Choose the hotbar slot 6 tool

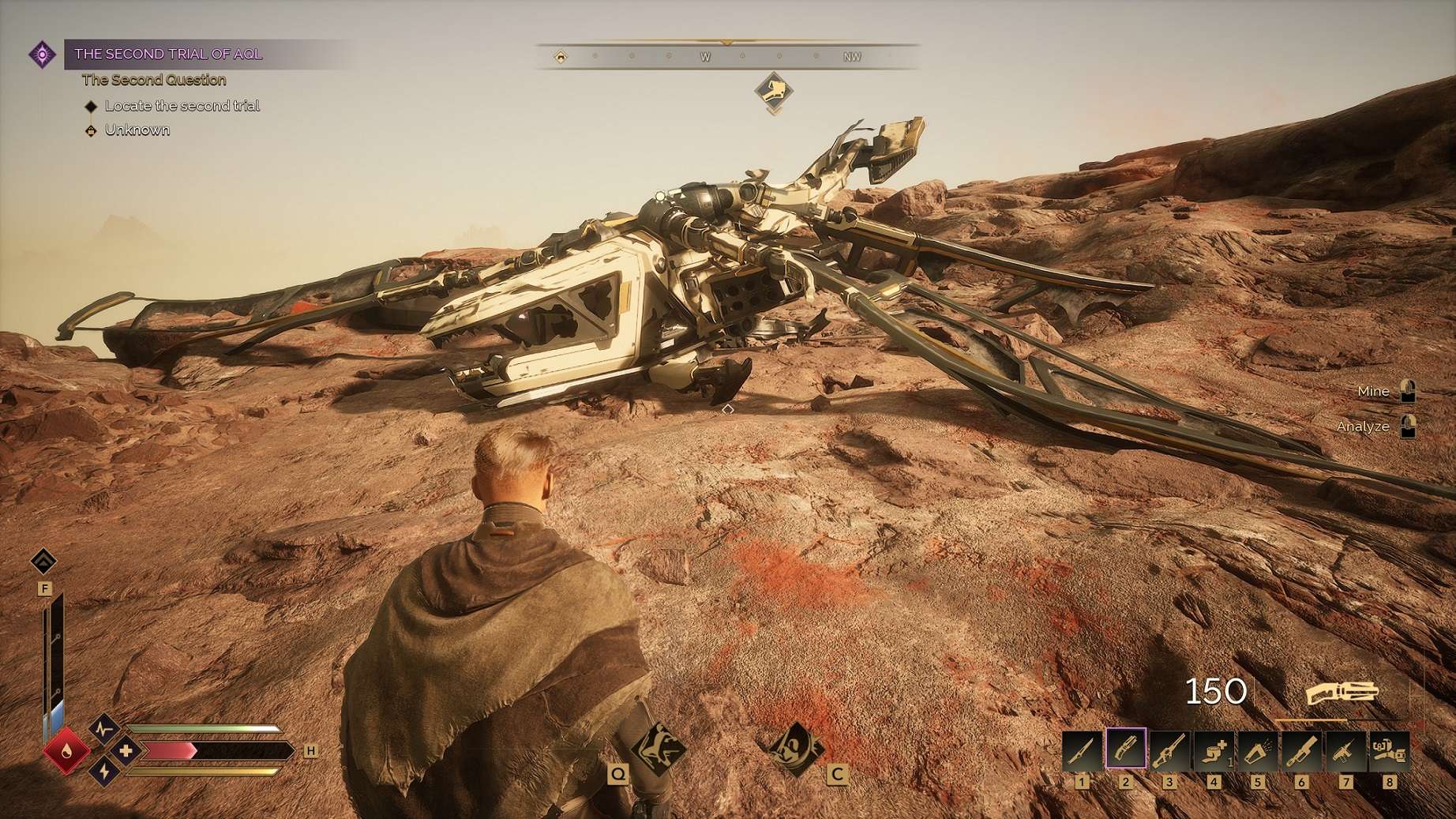pyautogui.click(x=1301, y=750)
